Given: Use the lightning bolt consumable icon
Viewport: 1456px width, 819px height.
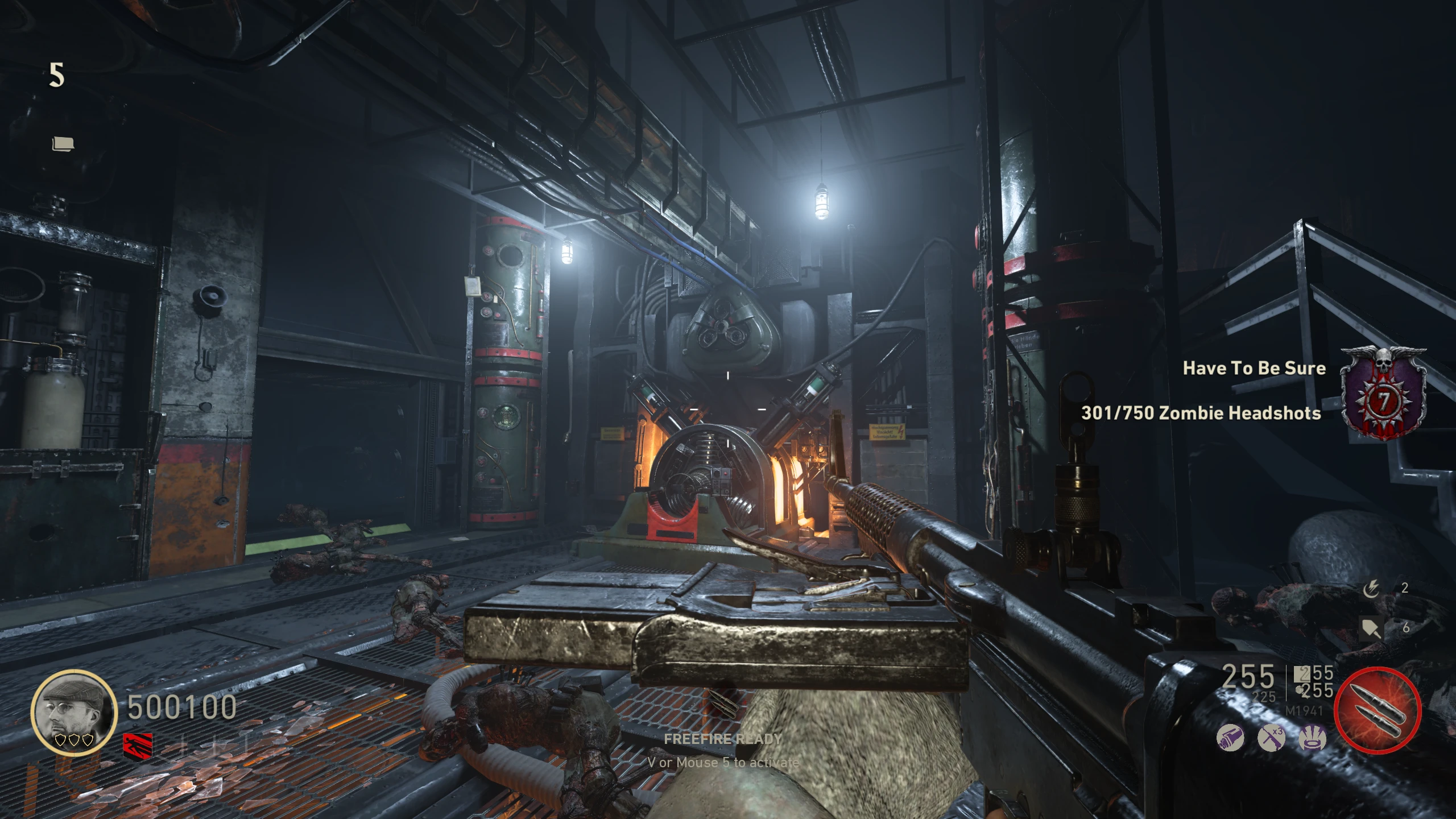Looking at the screenshot, I should click(1371, 590).
